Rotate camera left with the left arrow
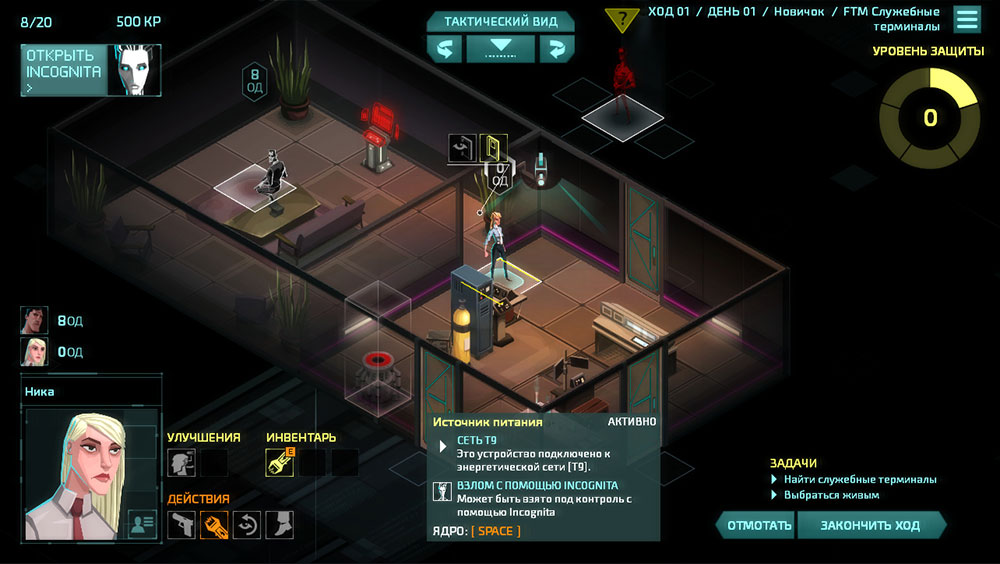This screenshot has width=1000, height=564. pos(444,49)
